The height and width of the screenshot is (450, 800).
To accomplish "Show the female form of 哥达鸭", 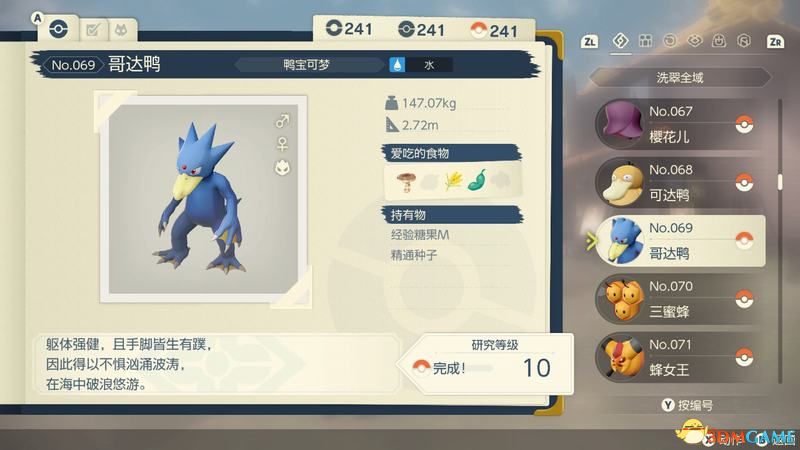I will pos(282,144).
